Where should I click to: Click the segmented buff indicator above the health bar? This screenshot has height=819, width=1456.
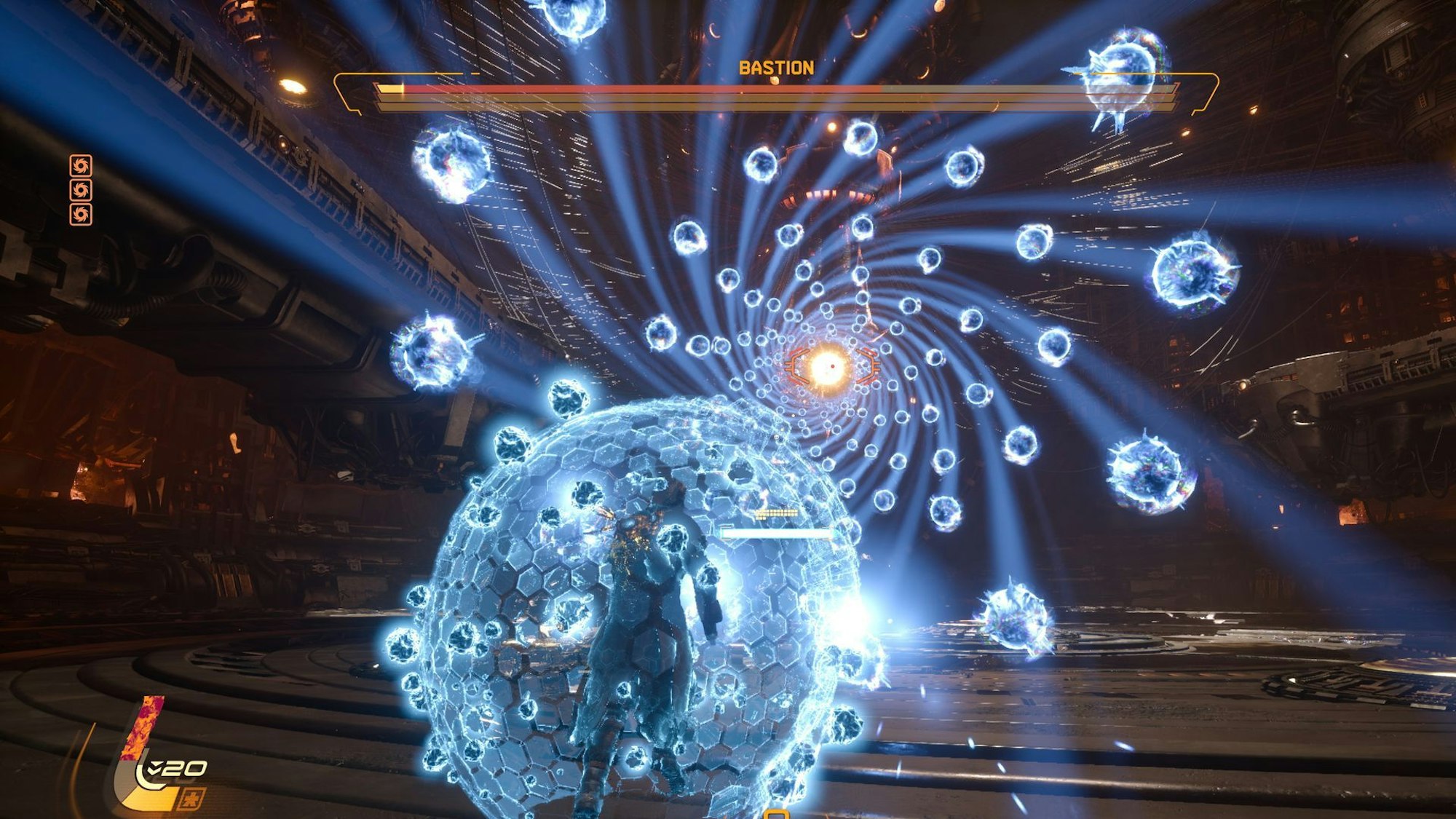(776, 513)
